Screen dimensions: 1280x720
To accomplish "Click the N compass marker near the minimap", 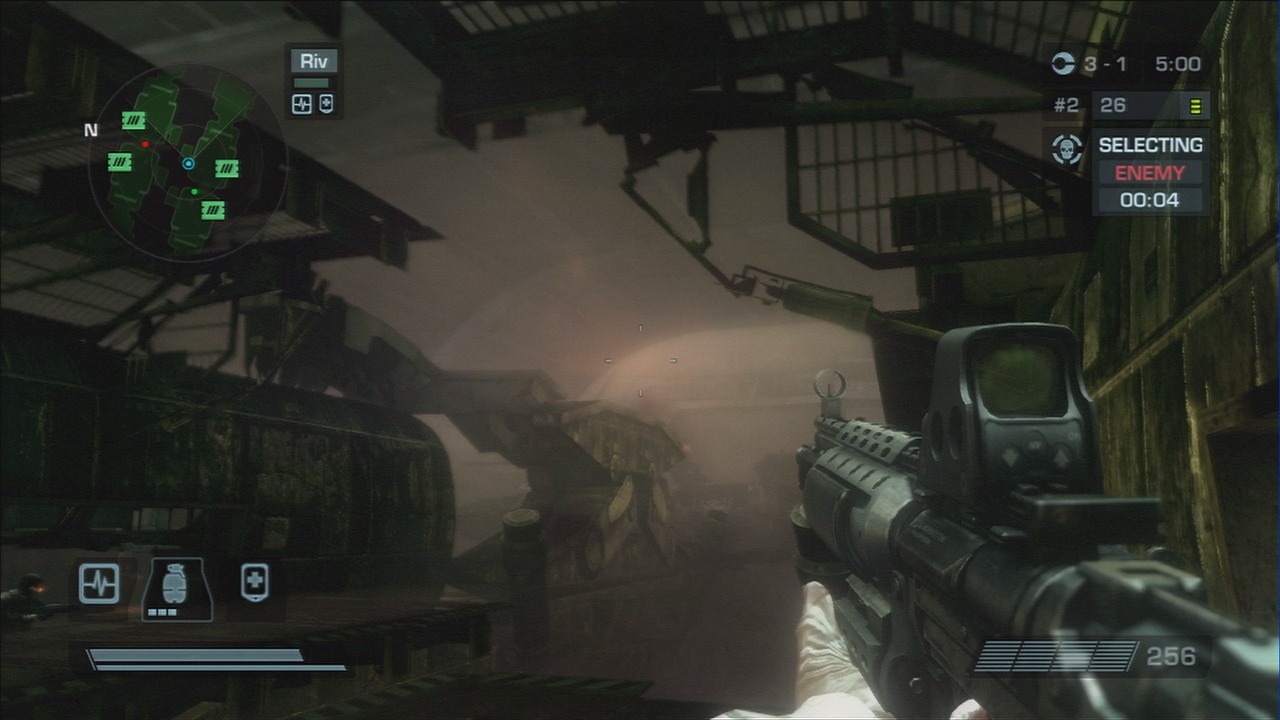I will (x=89, y=130).
